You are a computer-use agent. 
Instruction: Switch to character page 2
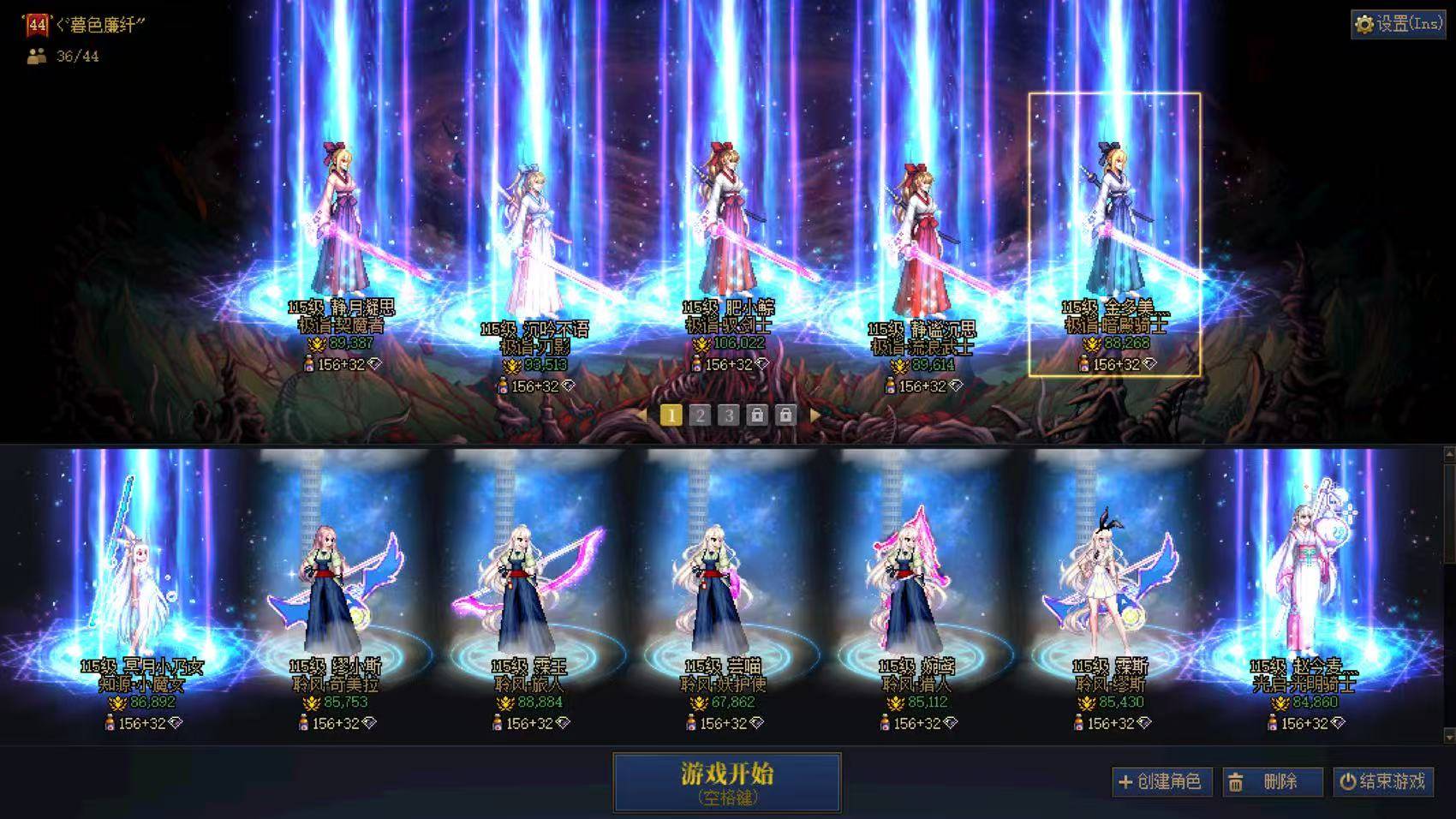coord(701,414)
